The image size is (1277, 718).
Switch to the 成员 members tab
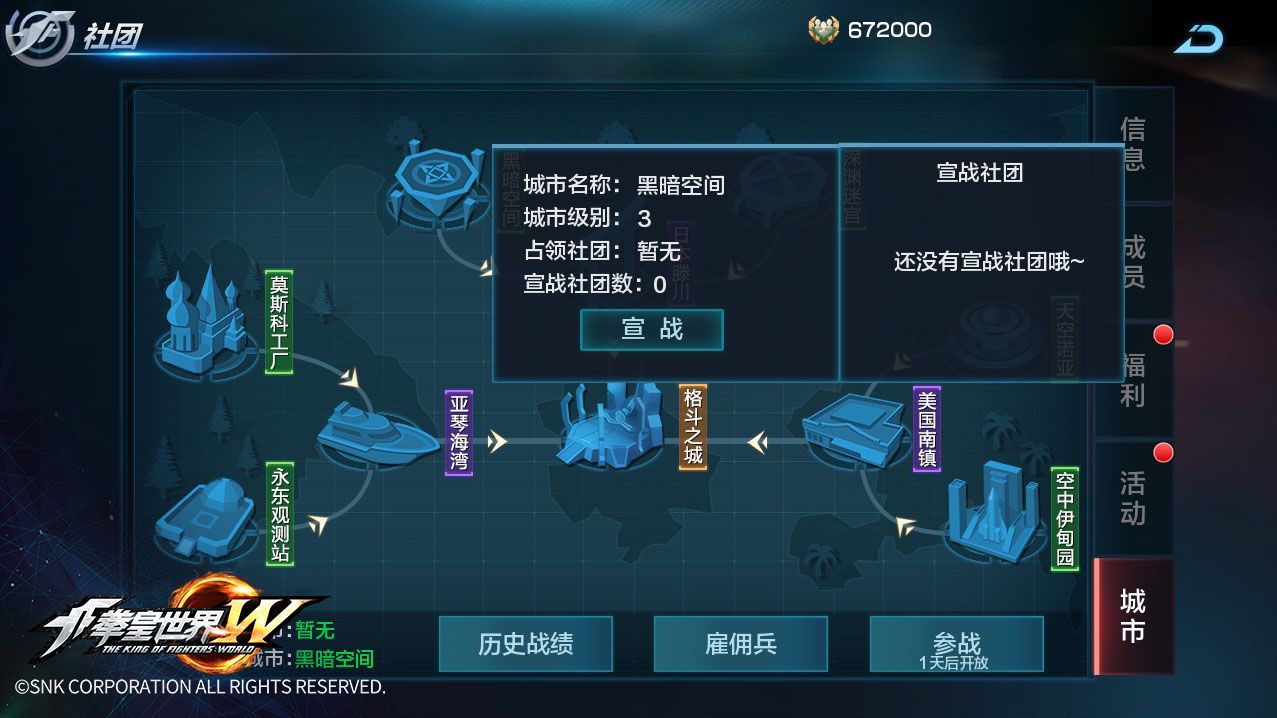tap(1132, 262)
